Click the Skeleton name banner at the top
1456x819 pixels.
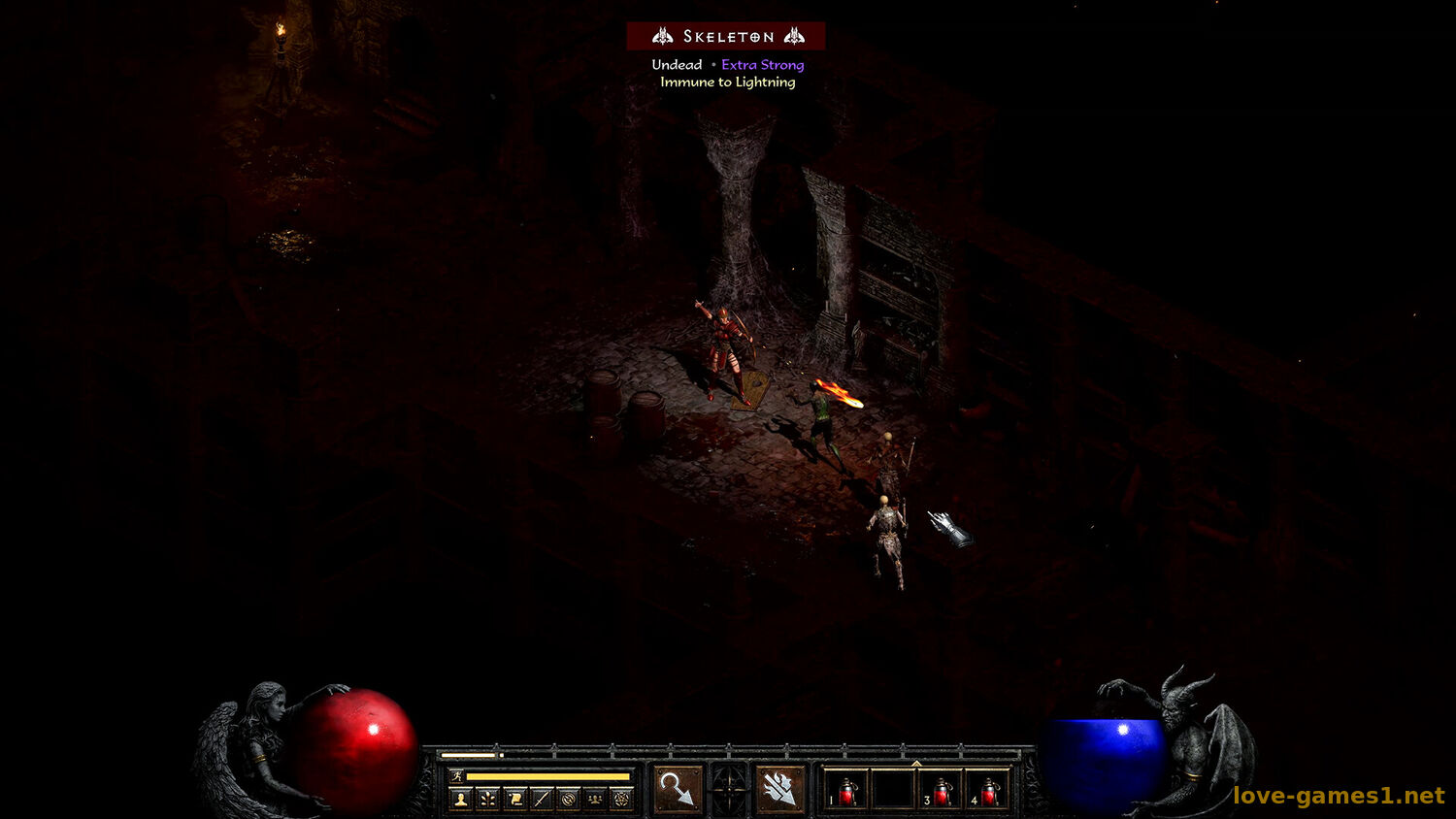(x=728, y=36)
